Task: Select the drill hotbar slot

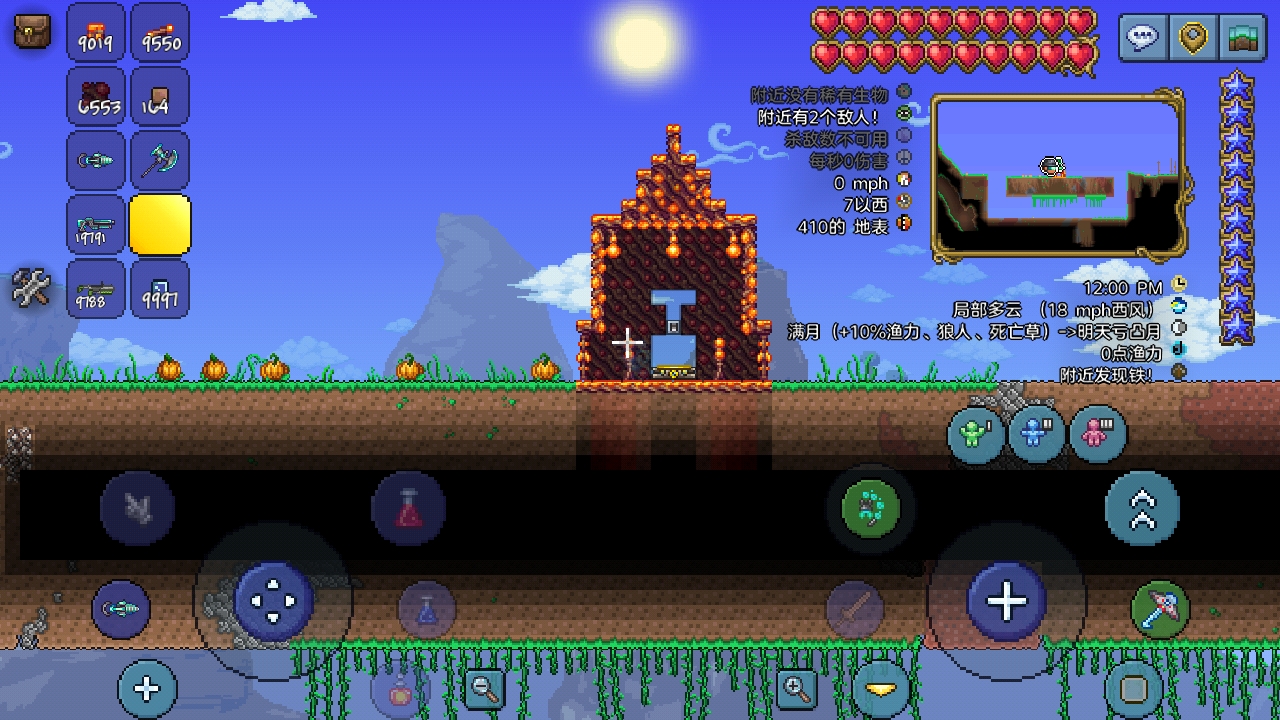Action: click(x=96, y=160)
